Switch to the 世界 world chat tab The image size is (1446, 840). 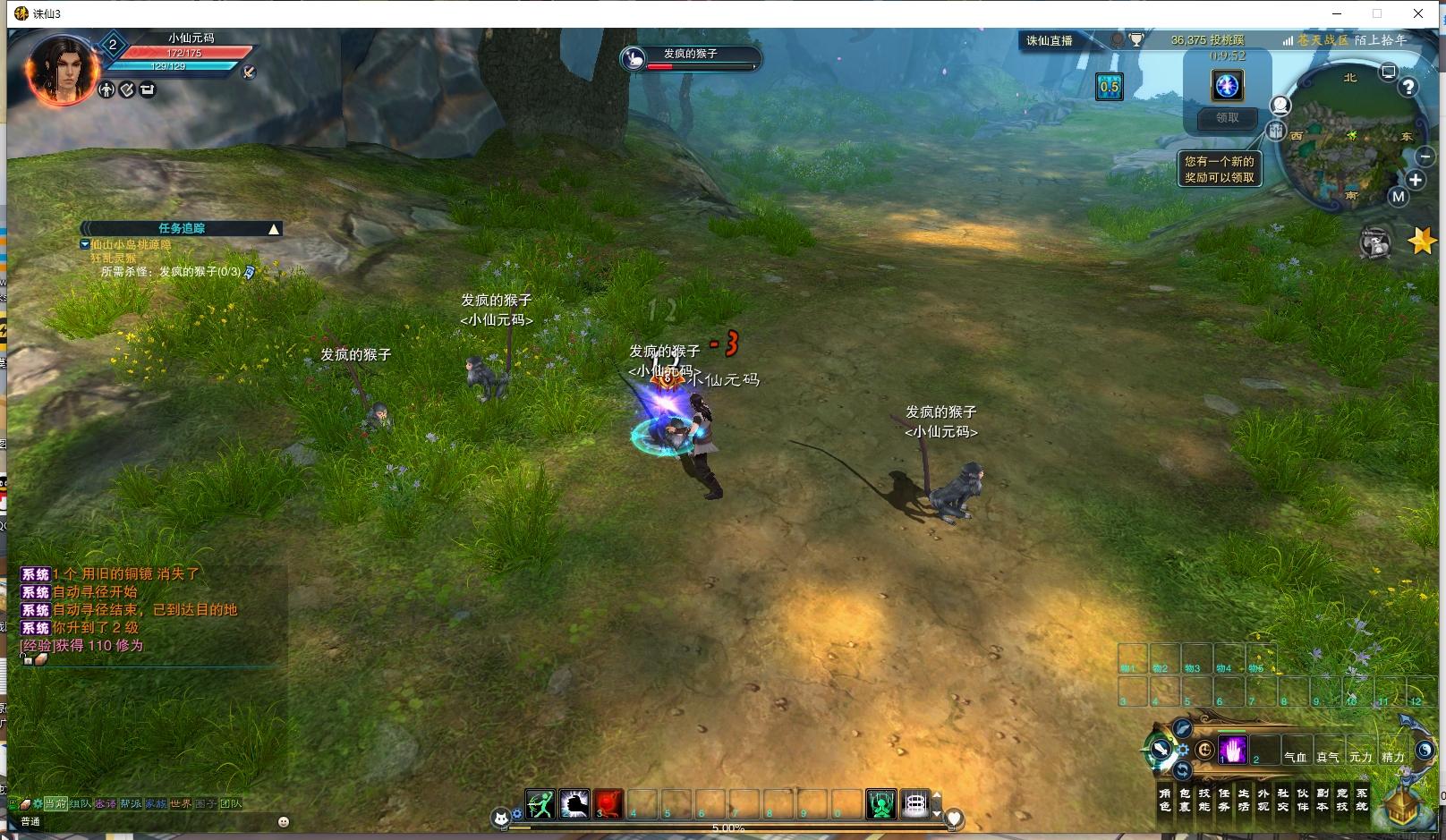pyautogui.click(x=181, y=803)
